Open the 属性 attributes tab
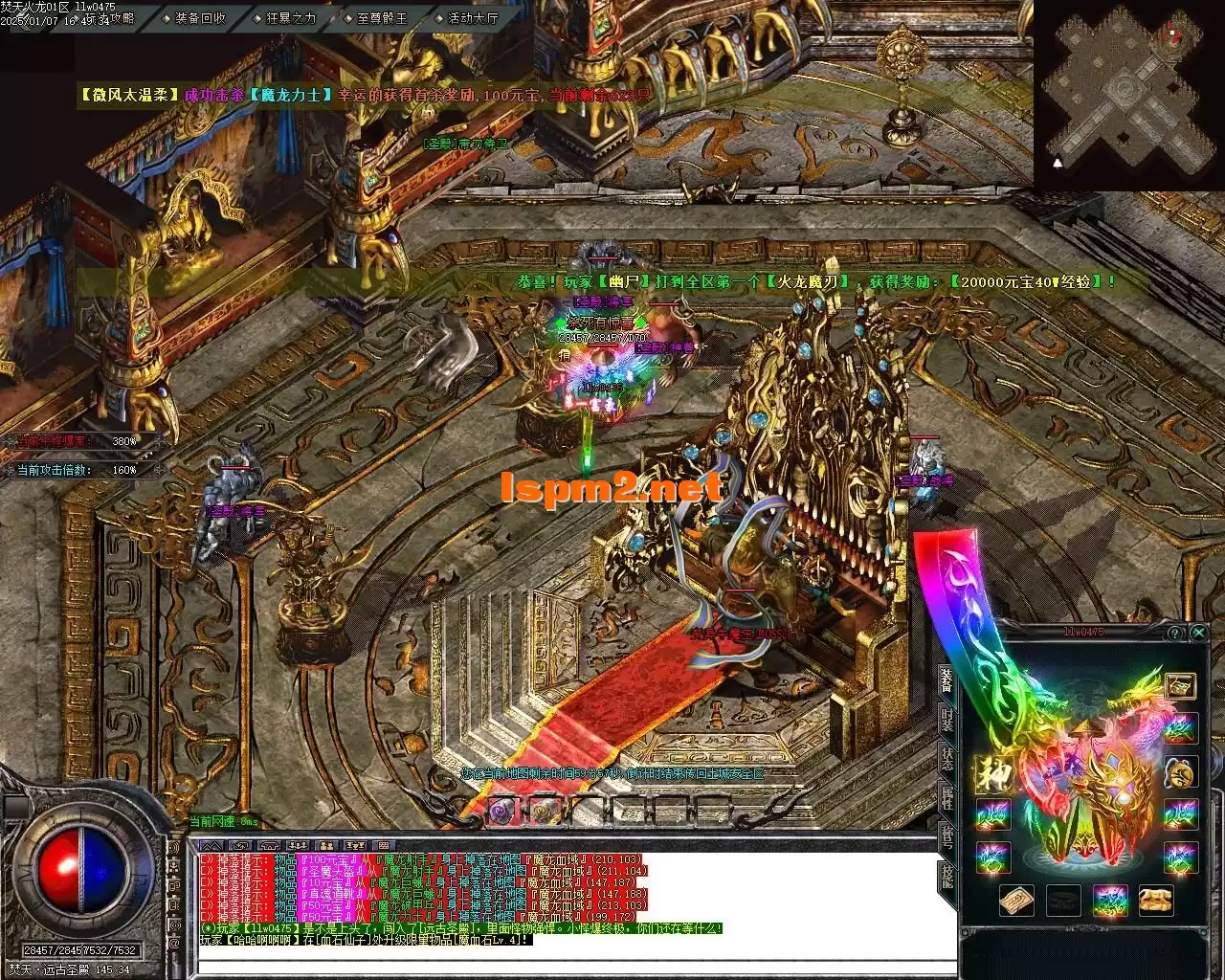 (x=947, y=801)
